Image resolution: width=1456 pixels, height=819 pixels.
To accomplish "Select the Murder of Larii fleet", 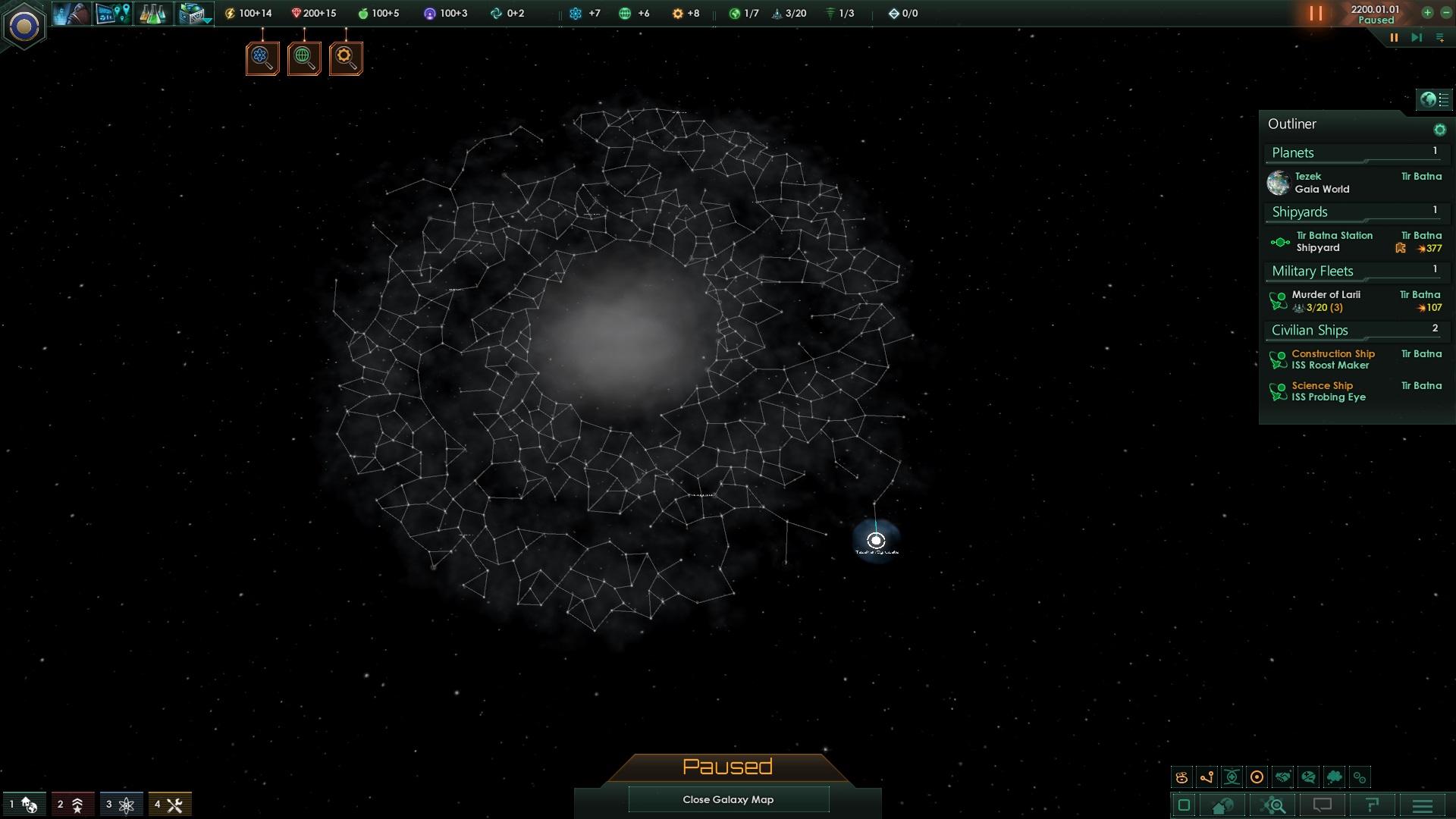I will [x=1326, y=301].
